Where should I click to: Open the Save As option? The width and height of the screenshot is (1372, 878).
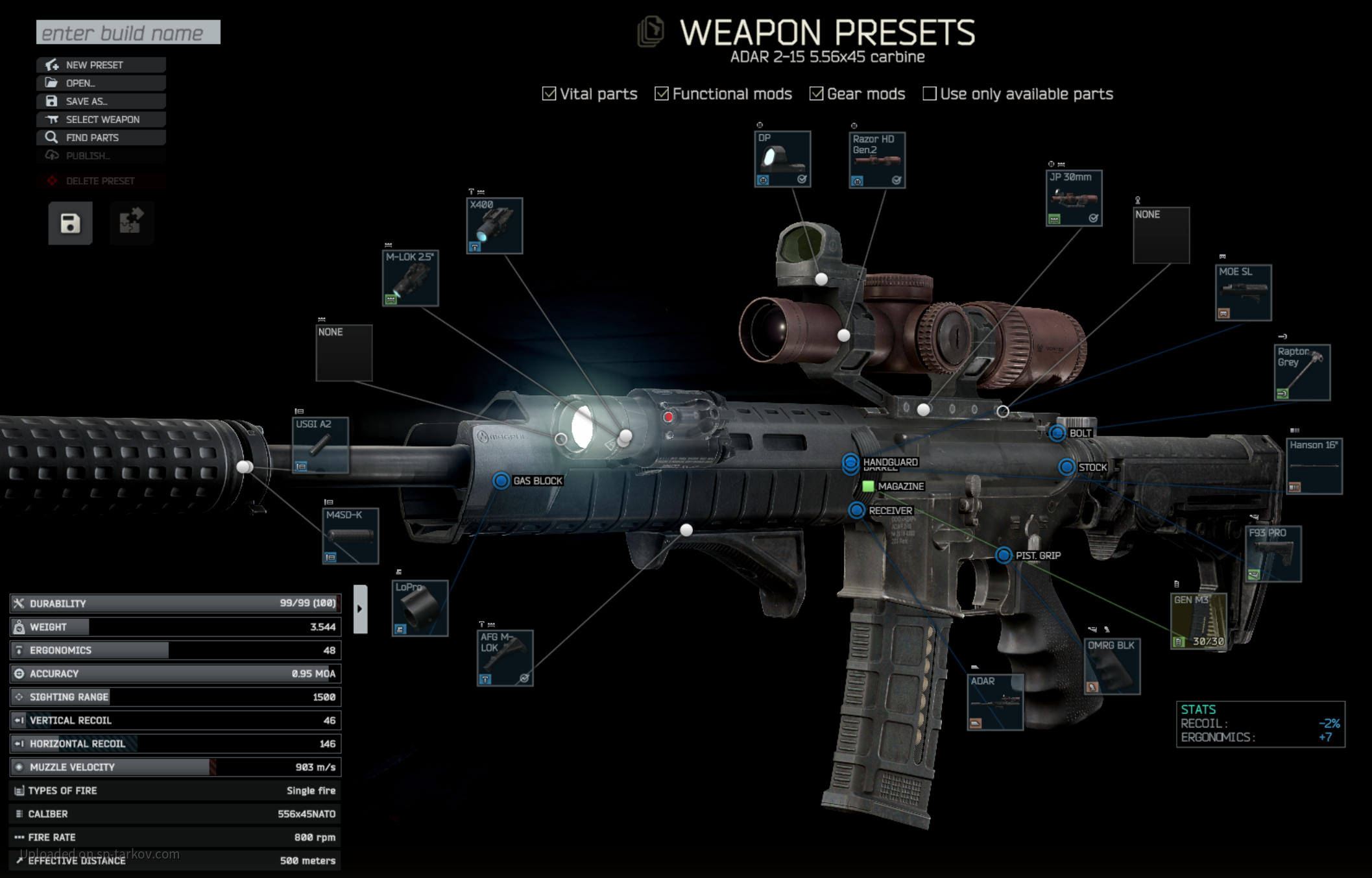point(101,101)
